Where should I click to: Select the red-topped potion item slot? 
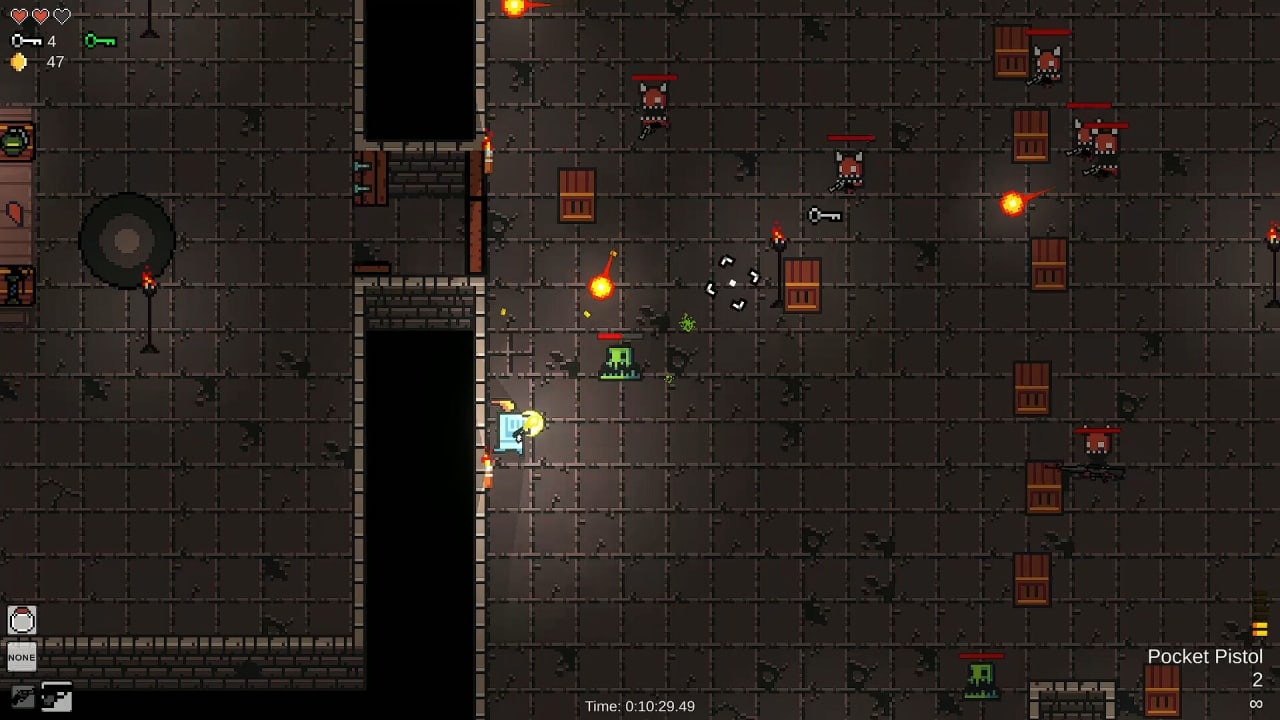[x=22, y=621]
